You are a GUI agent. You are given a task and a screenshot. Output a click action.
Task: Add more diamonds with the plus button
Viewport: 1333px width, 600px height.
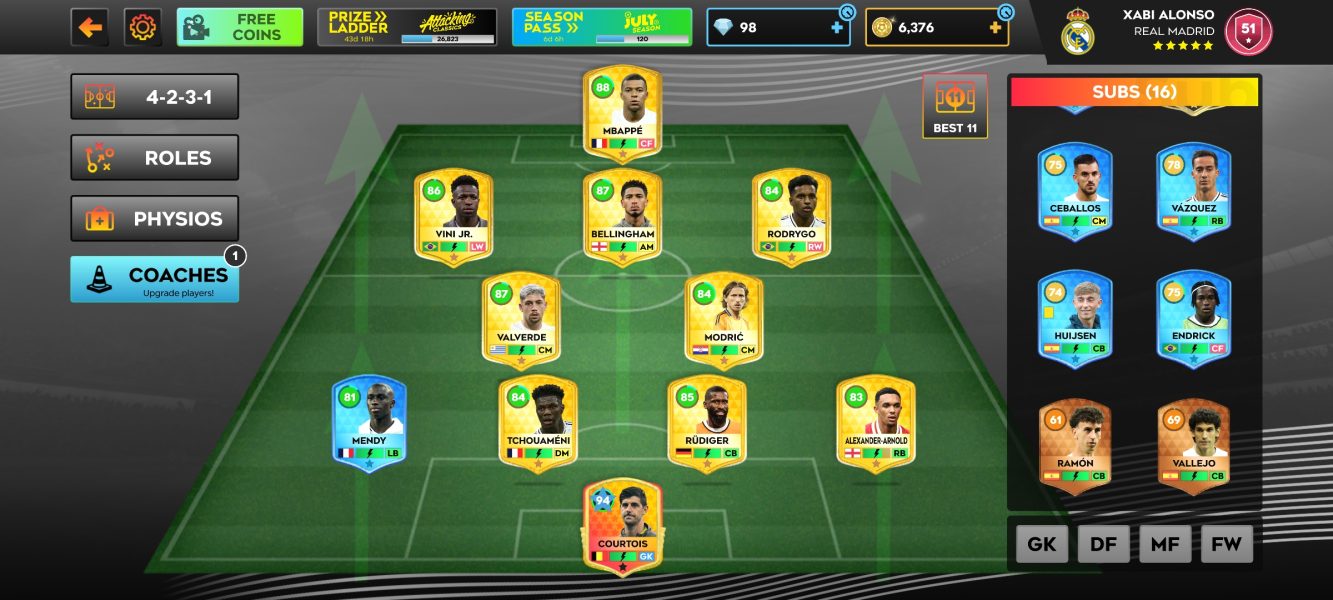[837, 28]
